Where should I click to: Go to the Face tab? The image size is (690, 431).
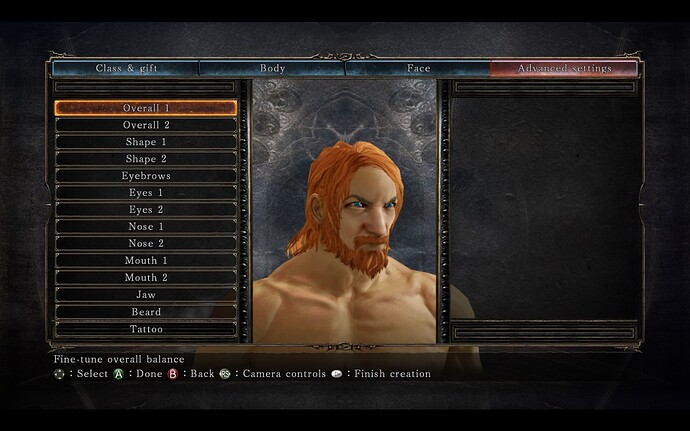418,69
